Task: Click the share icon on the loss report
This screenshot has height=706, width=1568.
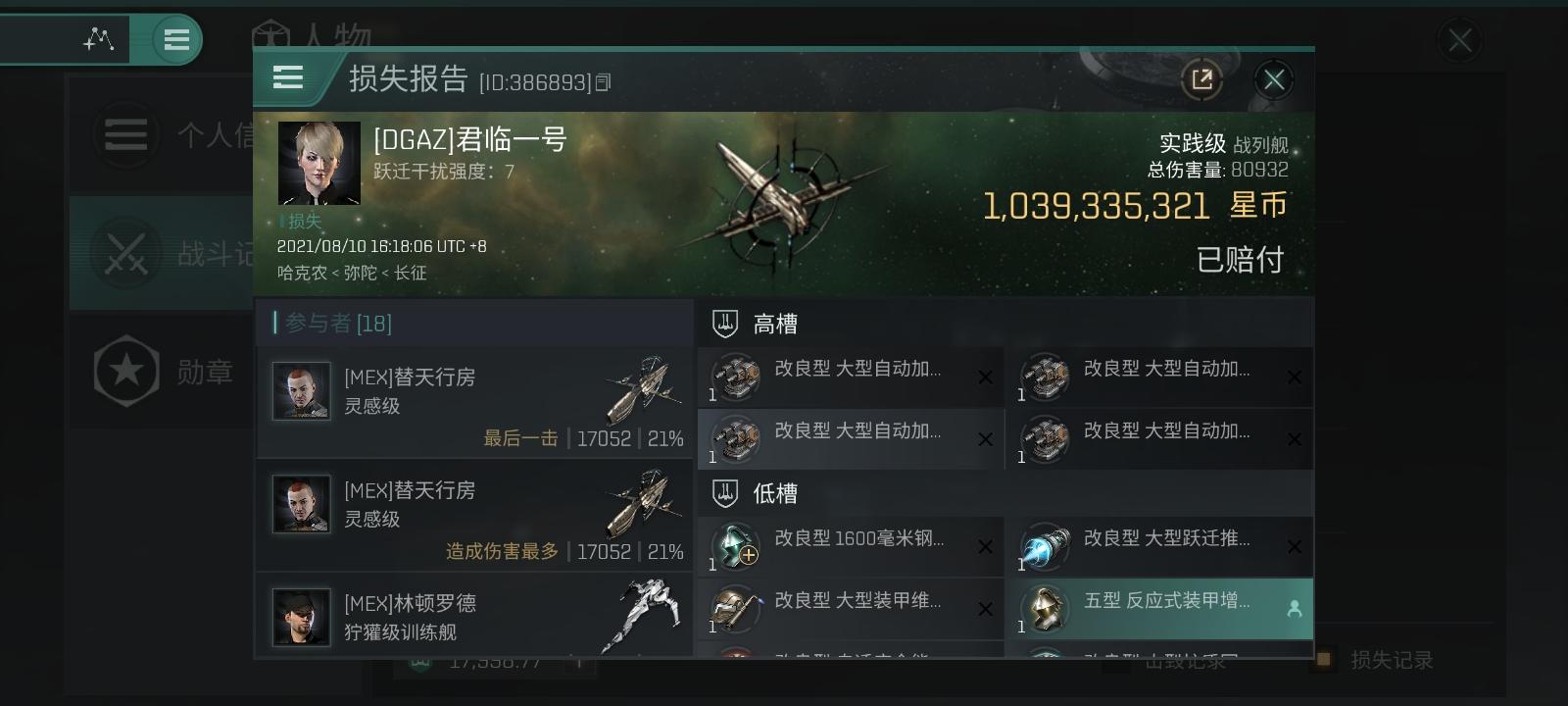Action: pos(1202,79)
